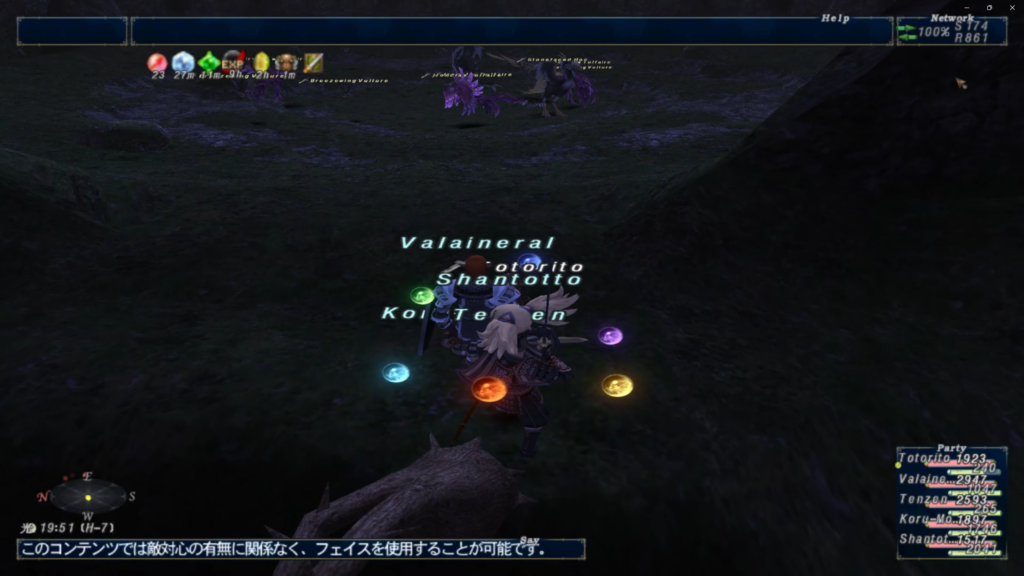Select the red orb status icon
1024x576 pixels.
158,63
